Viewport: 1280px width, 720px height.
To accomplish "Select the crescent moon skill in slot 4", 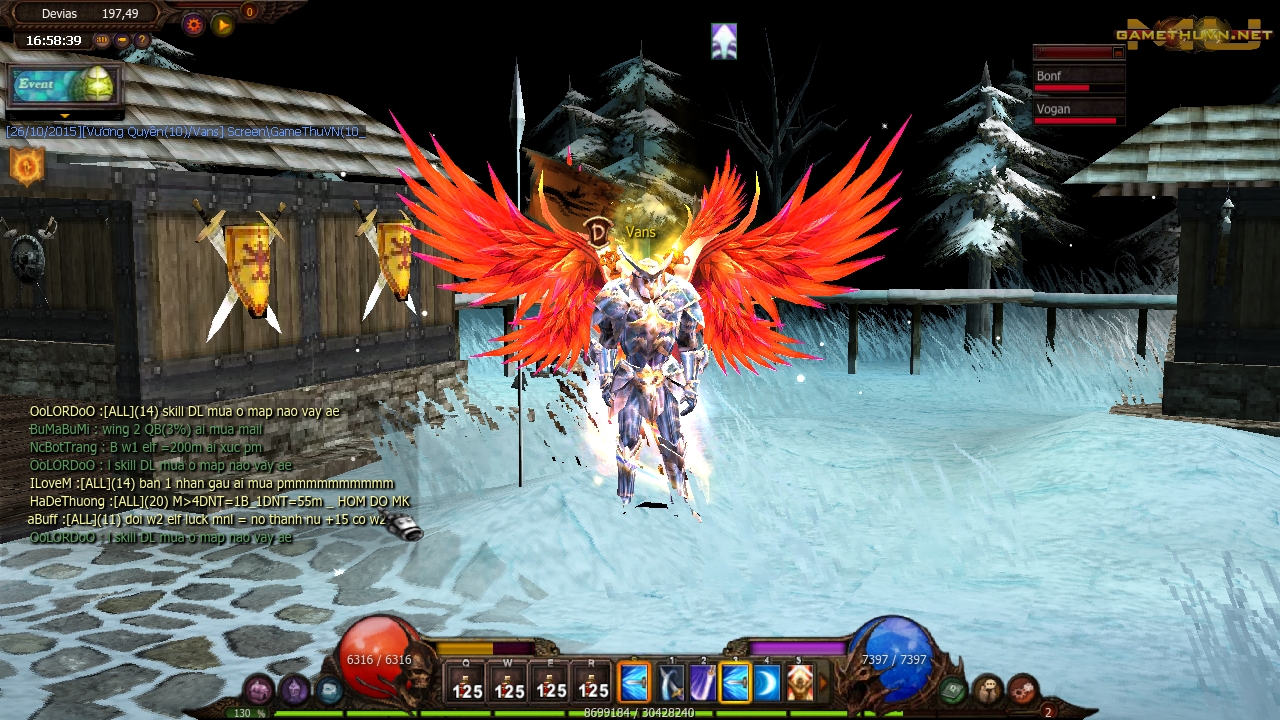I will [767, 684].
